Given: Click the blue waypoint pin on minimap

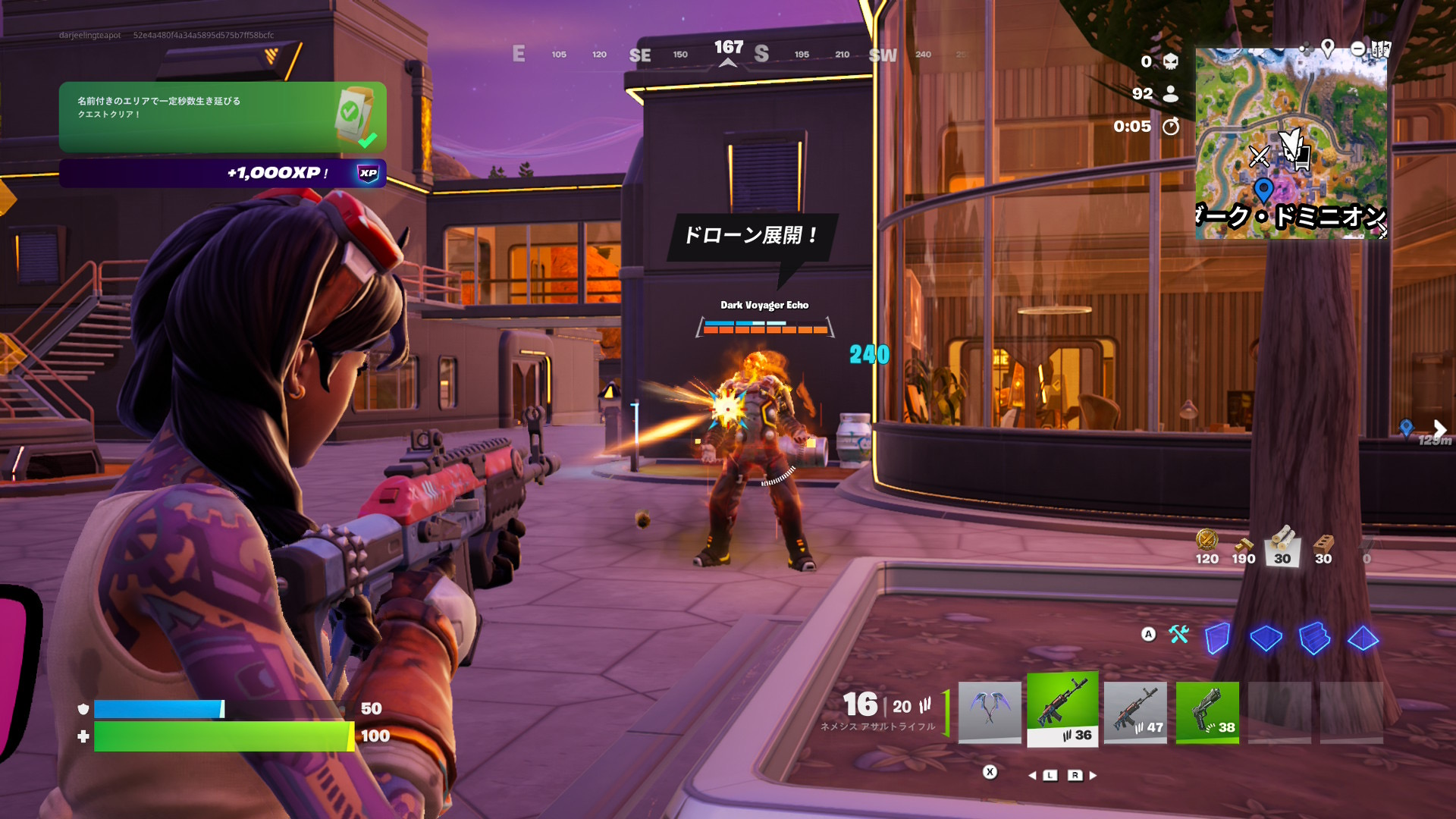Looking at the screenshot, I should 1263,188.
